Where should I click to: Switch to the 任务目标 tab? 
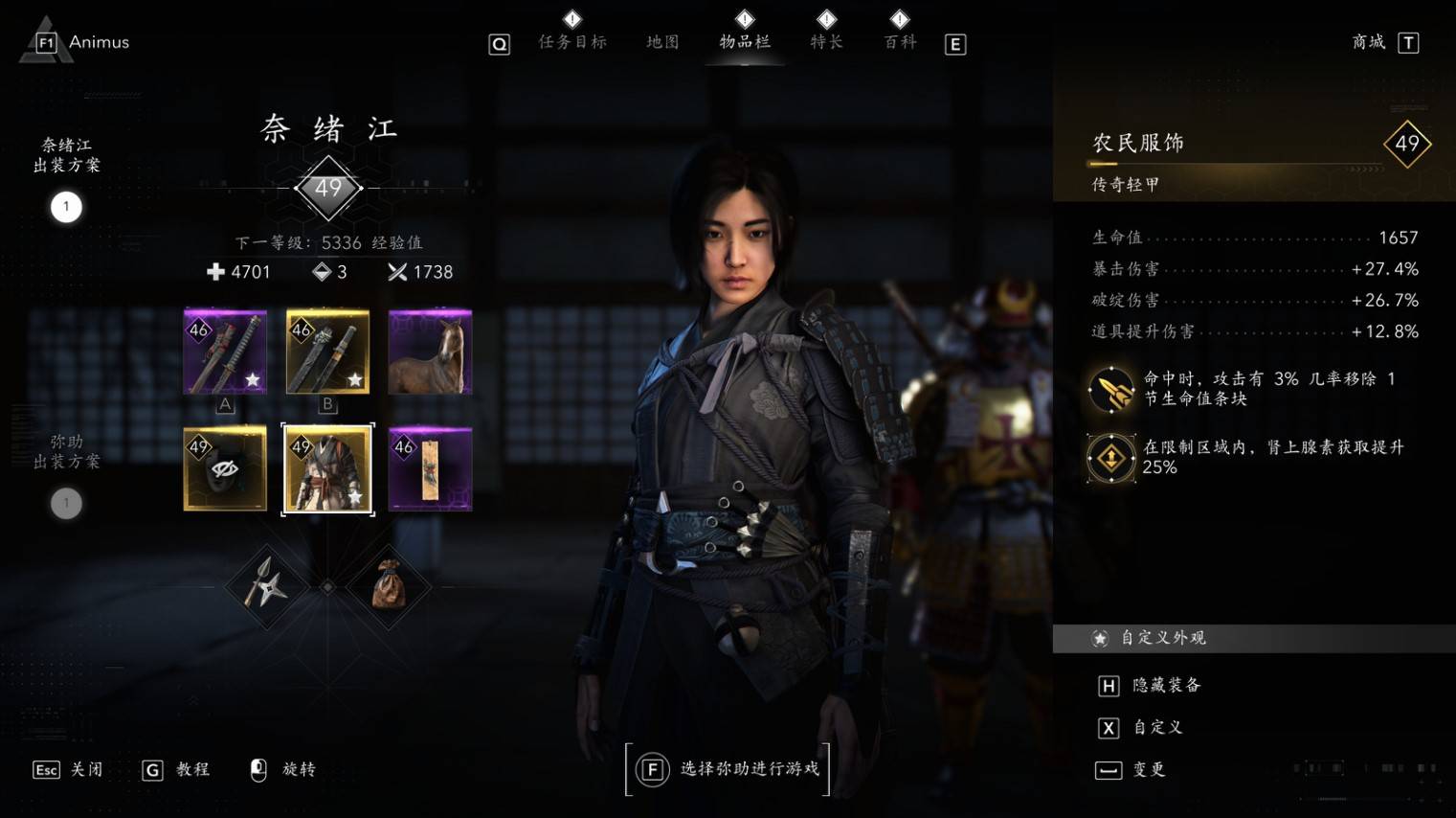tap(572, 41)
